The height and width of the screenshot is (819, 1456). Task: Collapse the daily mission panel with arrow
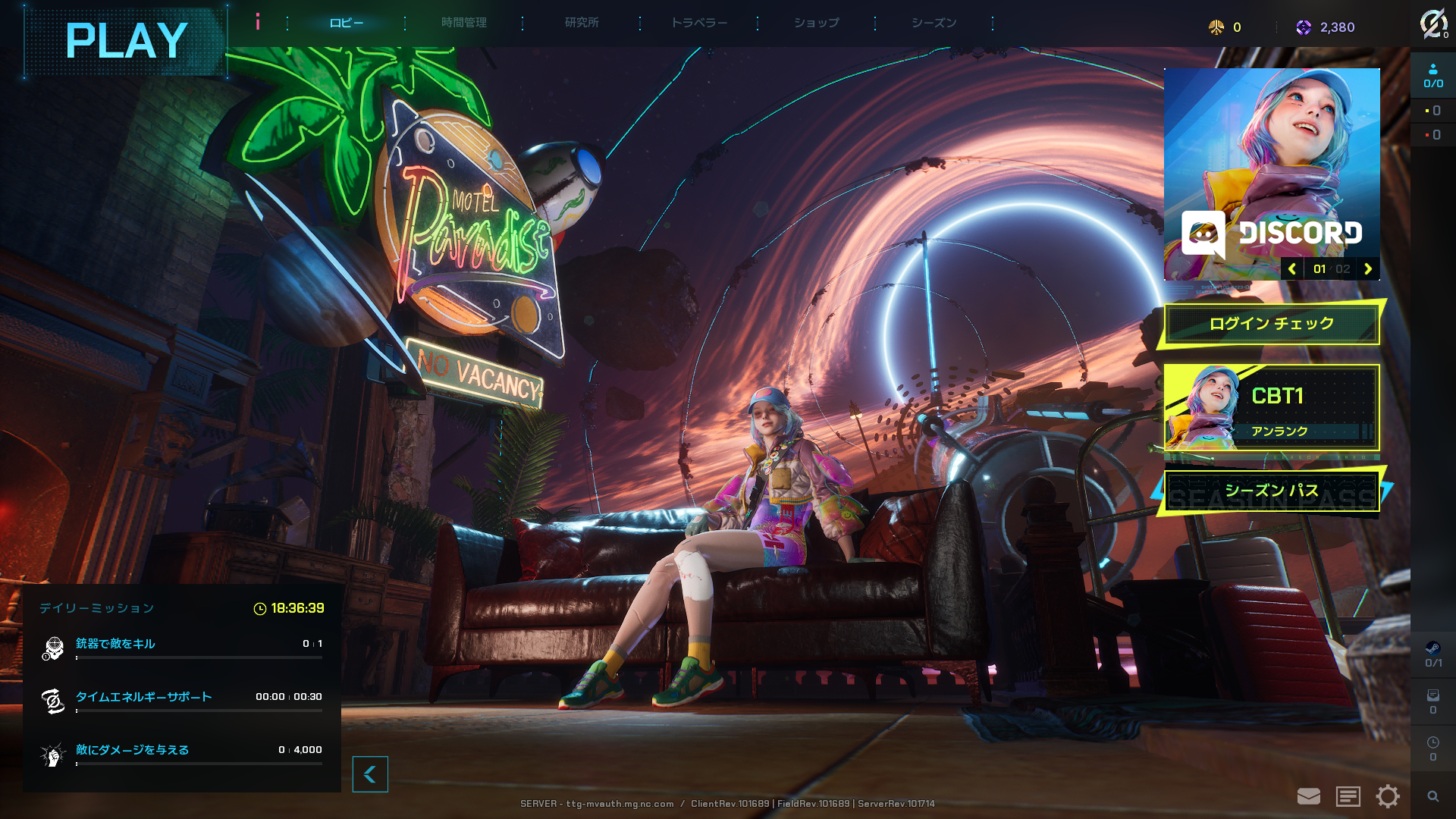point(370,774)
